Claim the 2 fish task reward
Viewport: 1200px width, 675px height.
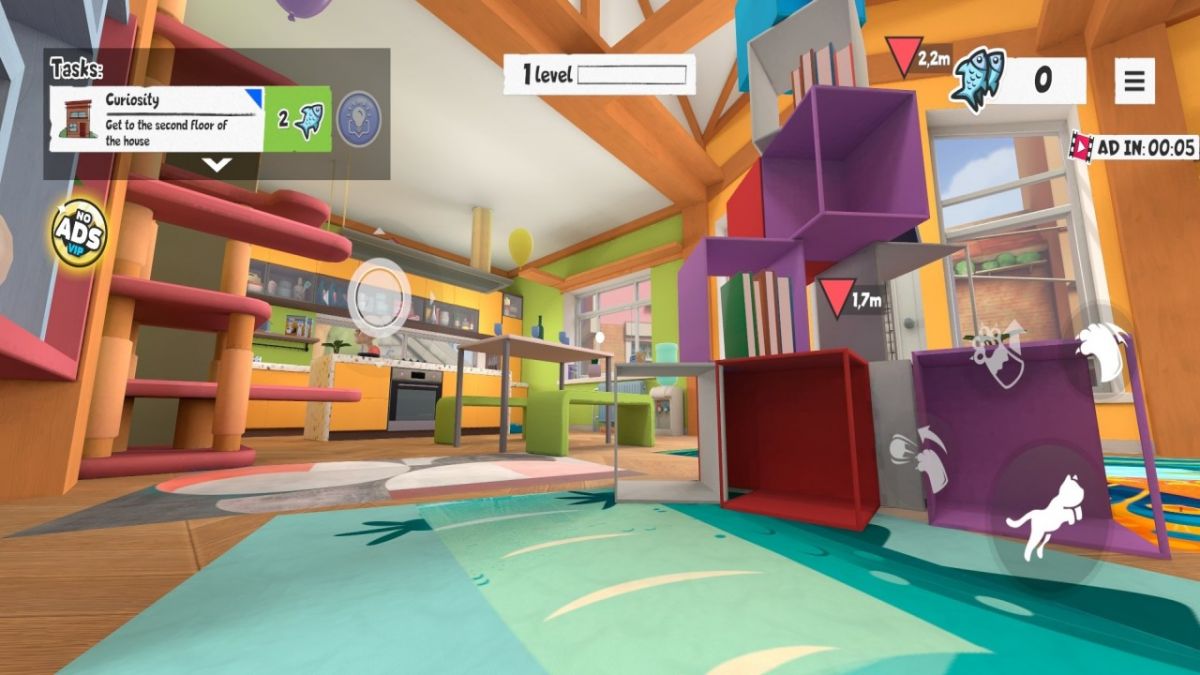[x=298, y=119]
